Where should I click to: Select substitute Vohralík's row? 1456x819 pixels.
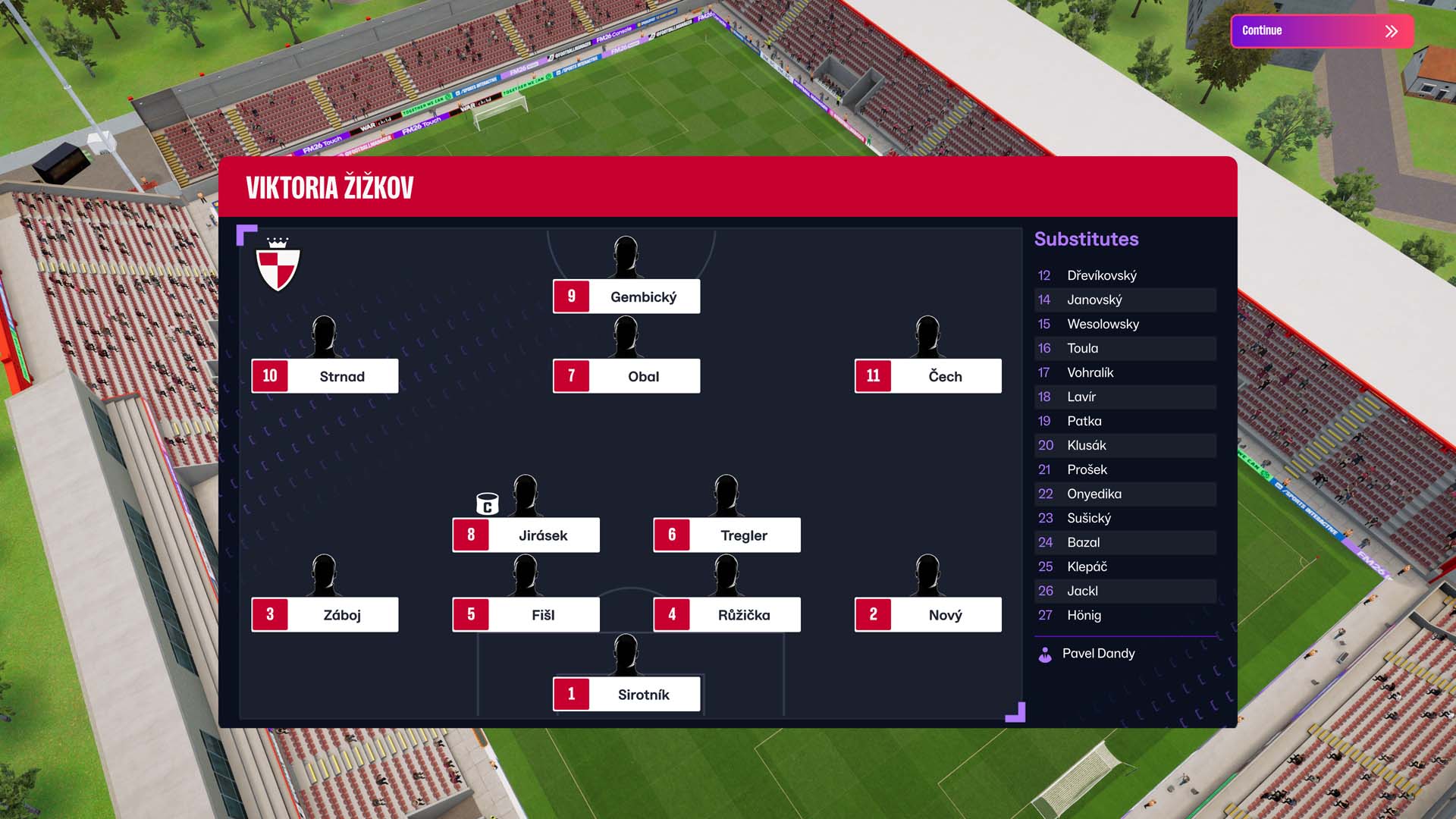[x=1125, y=372]
